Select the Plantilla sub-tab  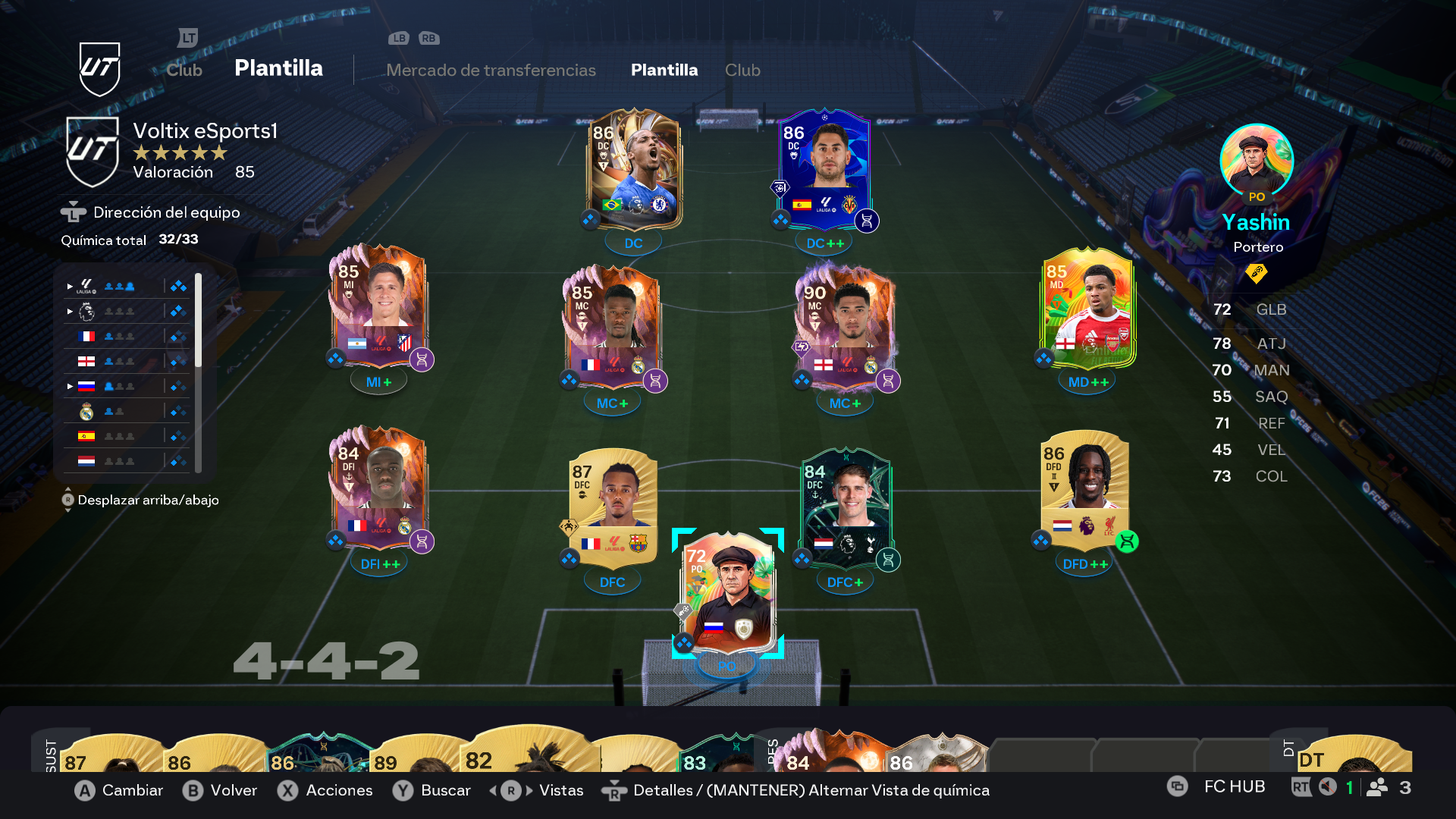(x=664, y=70)
